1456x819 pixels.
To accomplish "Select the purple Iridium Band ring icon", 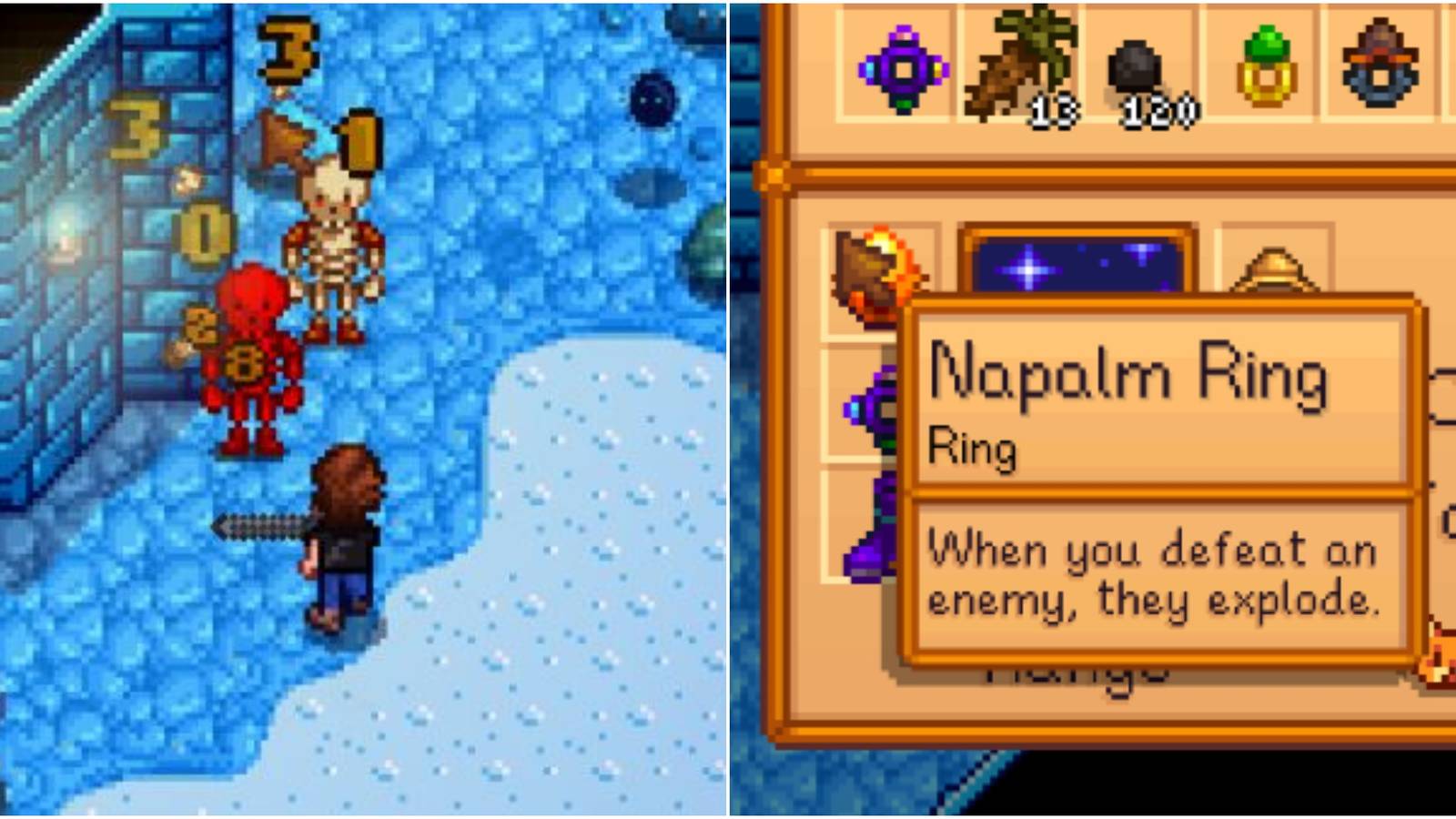I will 901,66.
